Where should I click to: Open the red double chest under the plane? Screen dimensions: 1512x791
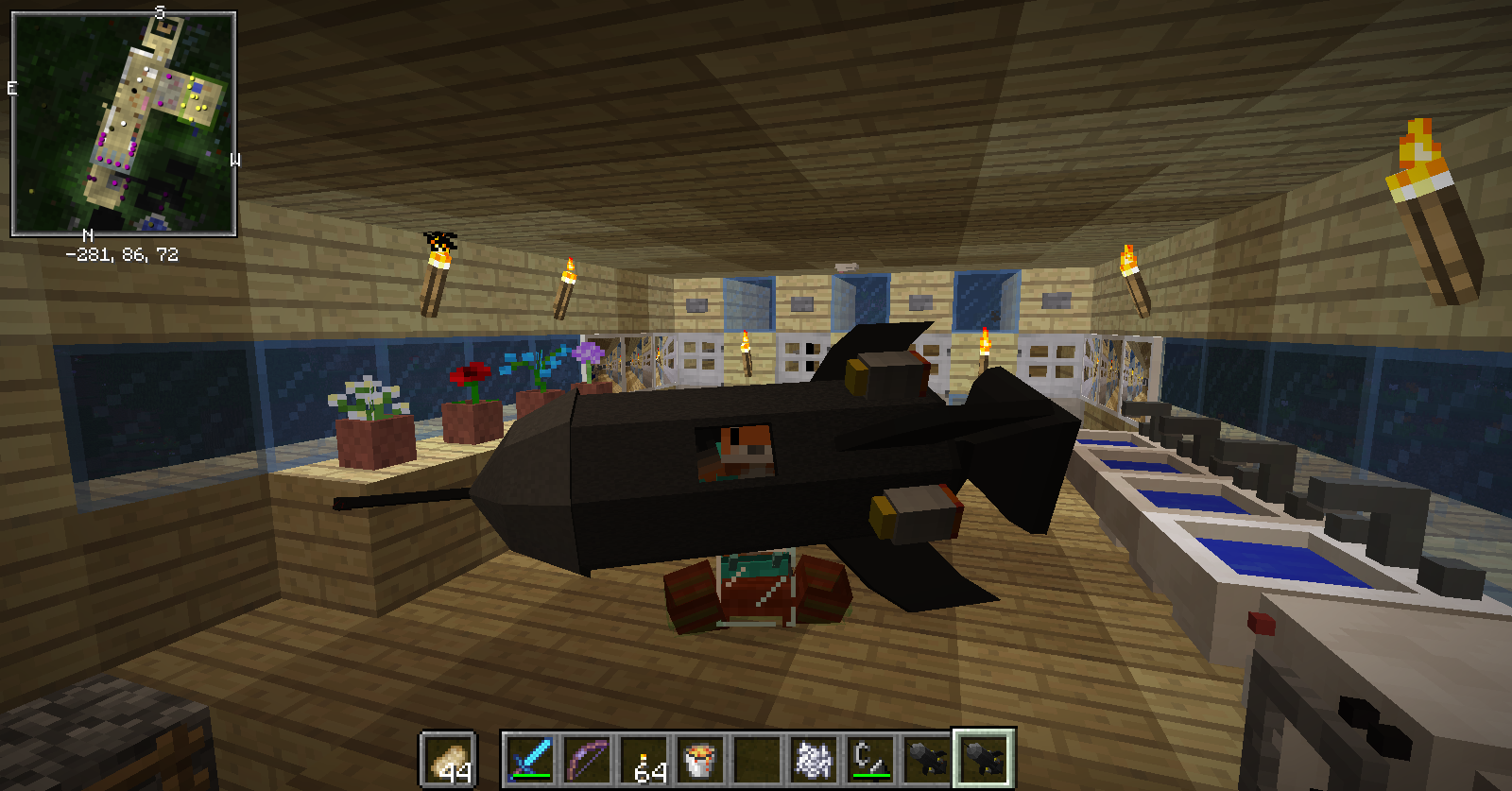[756, 591]
